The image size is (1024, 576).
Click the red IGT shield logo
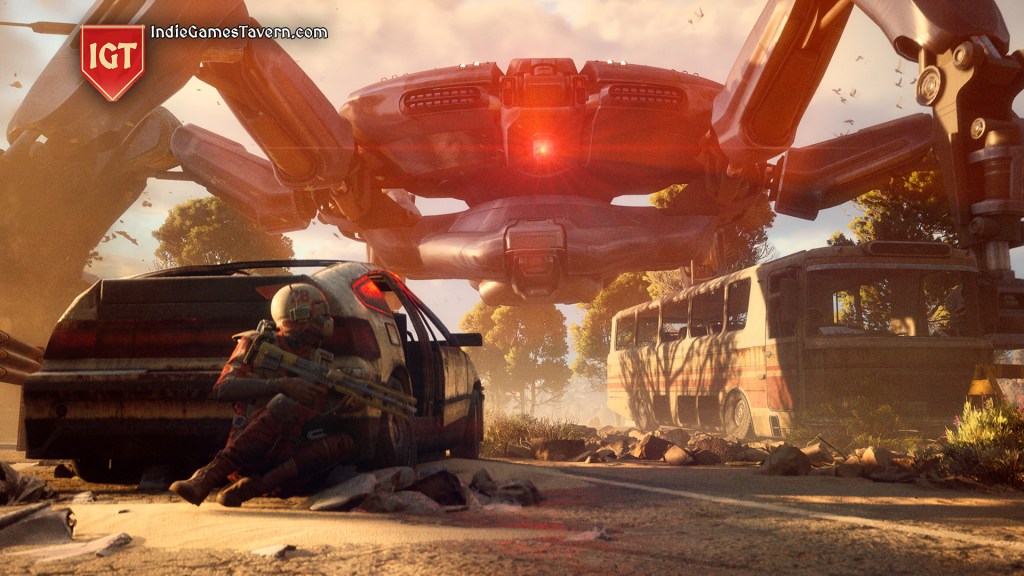pyautogui.click(x=112, y=61)
